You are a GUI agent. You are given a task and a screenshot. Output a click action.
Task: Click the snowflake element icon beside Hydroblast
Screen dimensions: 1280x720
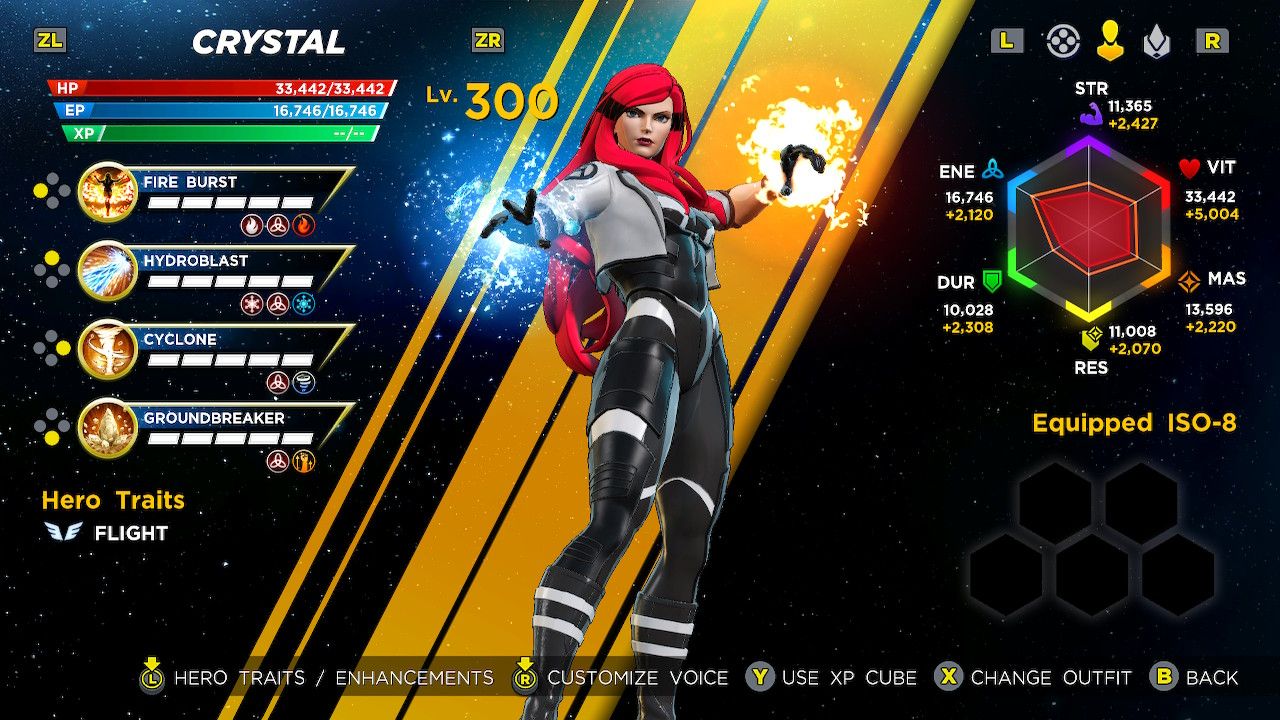[x=306, y=302]
